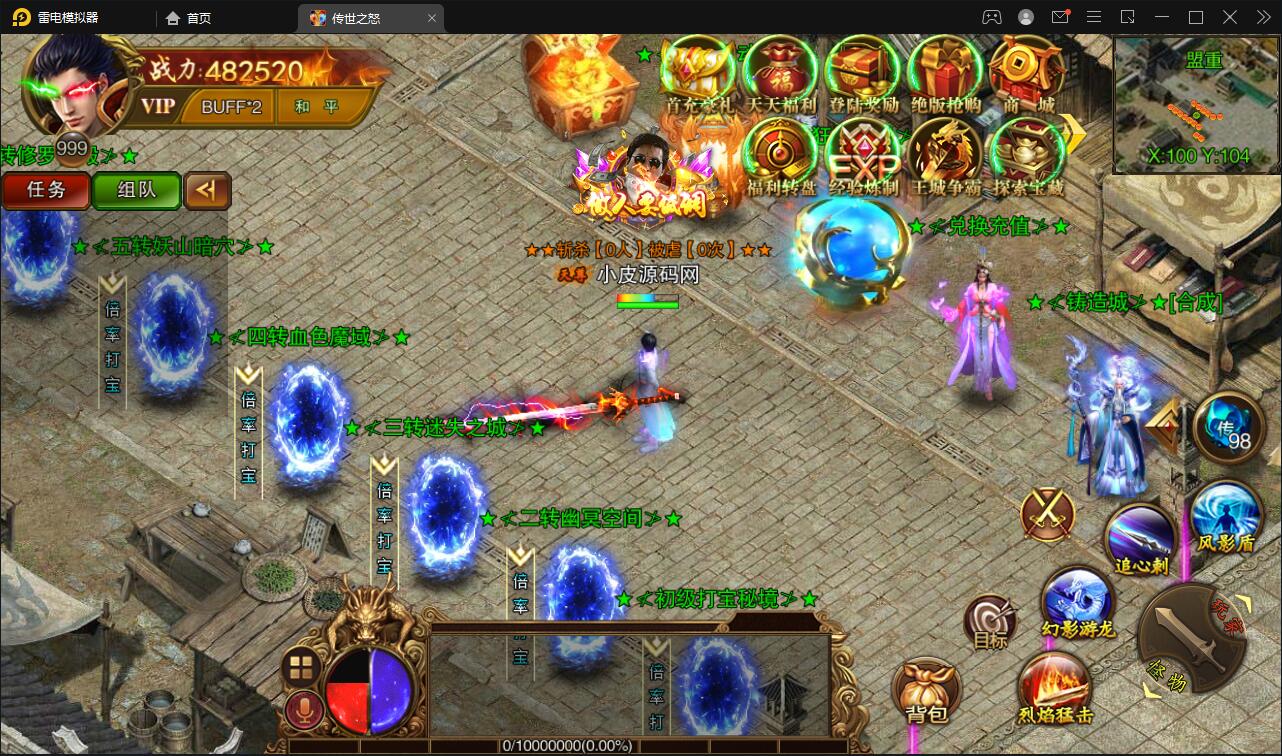Open the minimap
This screenshot has width=1282, height=756.
(1196, 104)
